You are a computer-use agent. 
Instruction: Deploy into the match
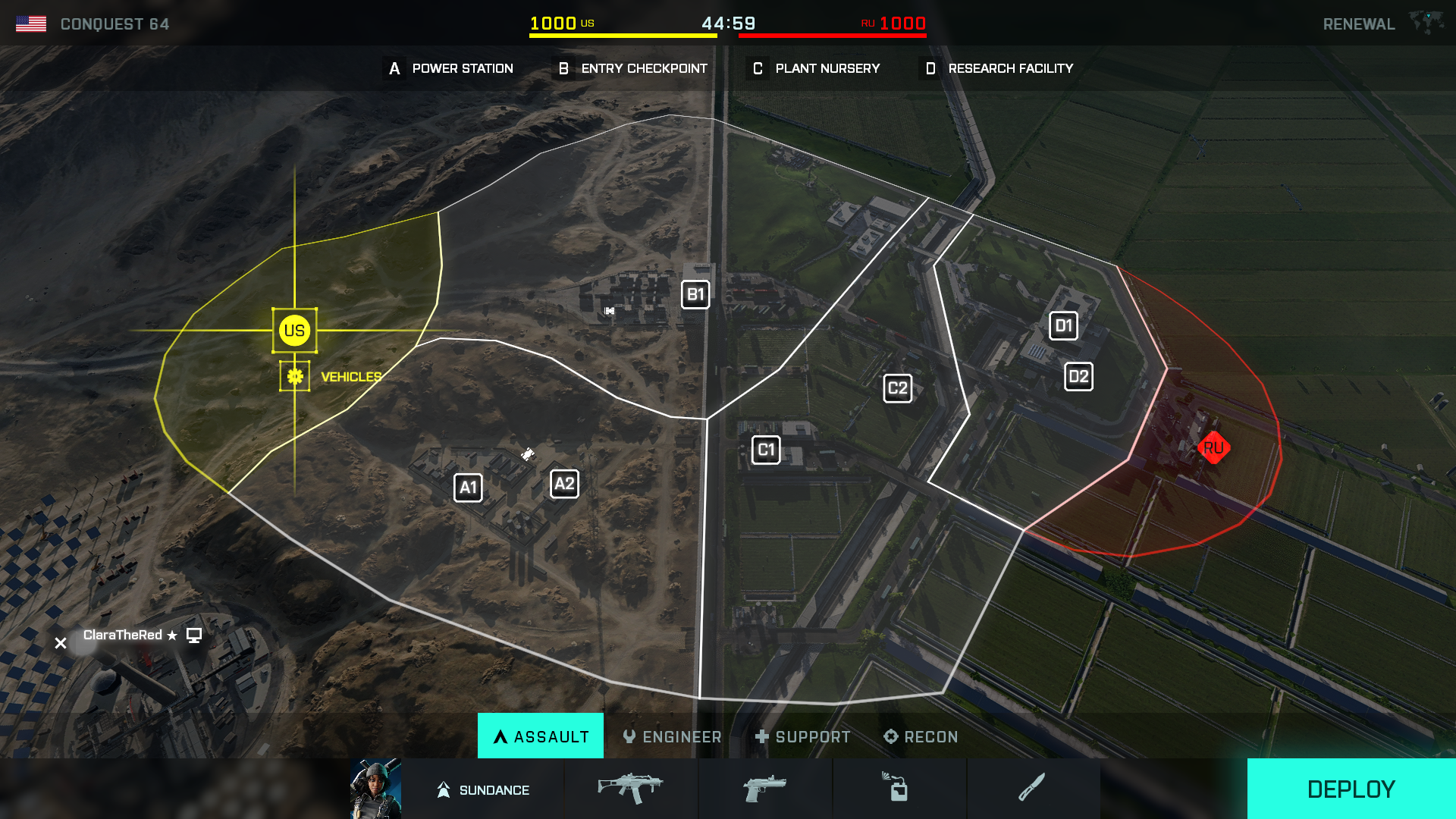click(x=1351, y=789)
